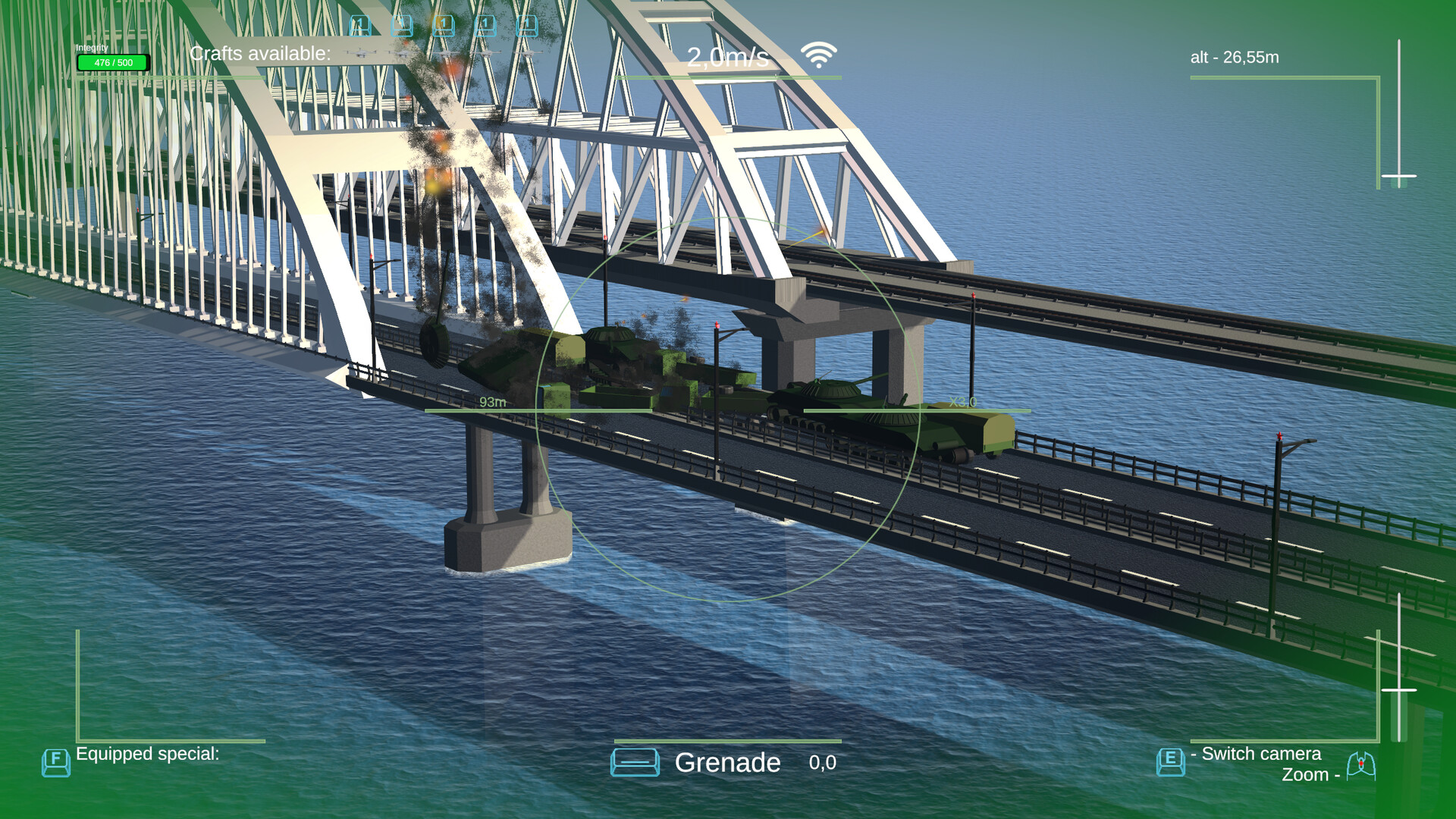Click the mouse zoom icon bottom right
The height and width of the screenshot is (819, 1456).
coord(1361,767)
